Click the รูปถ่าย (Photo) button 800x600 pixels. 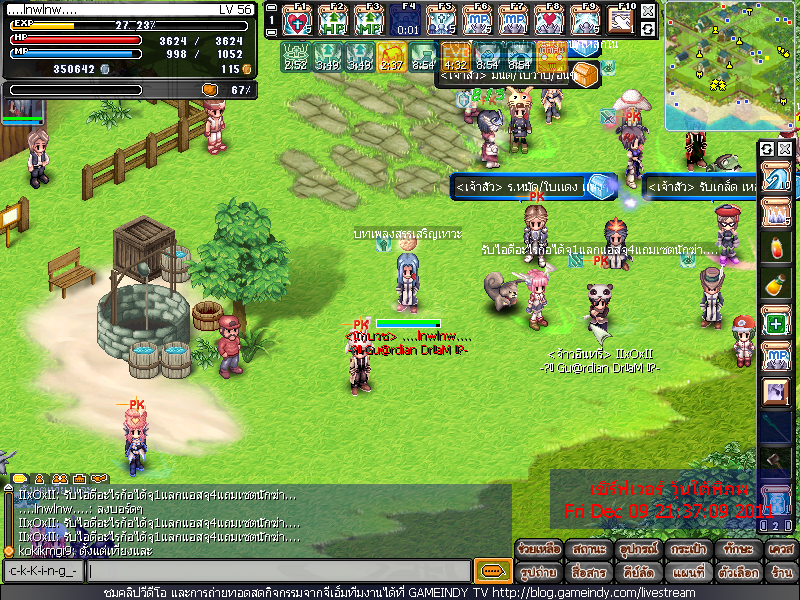539,573
